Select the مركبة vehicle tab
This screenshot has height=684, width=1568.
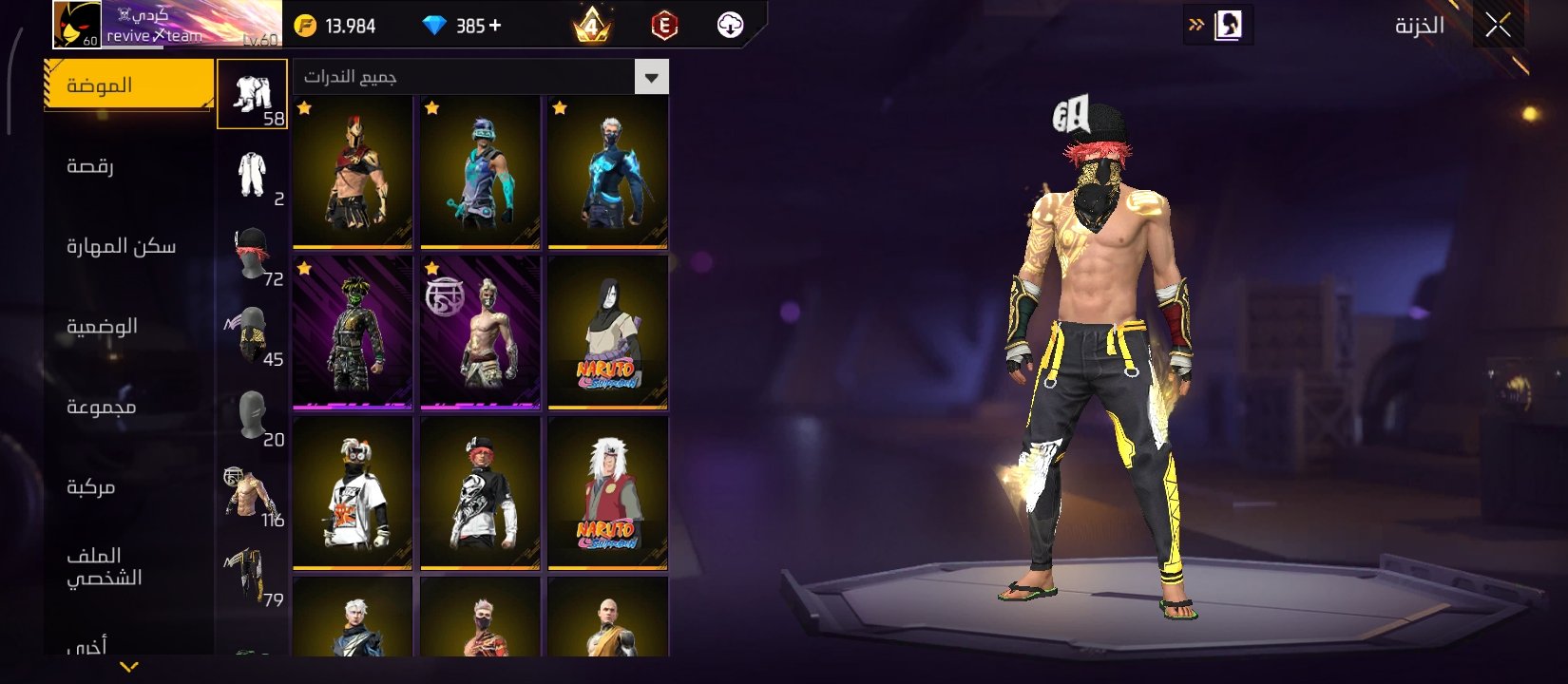click(x=91, y=487)
